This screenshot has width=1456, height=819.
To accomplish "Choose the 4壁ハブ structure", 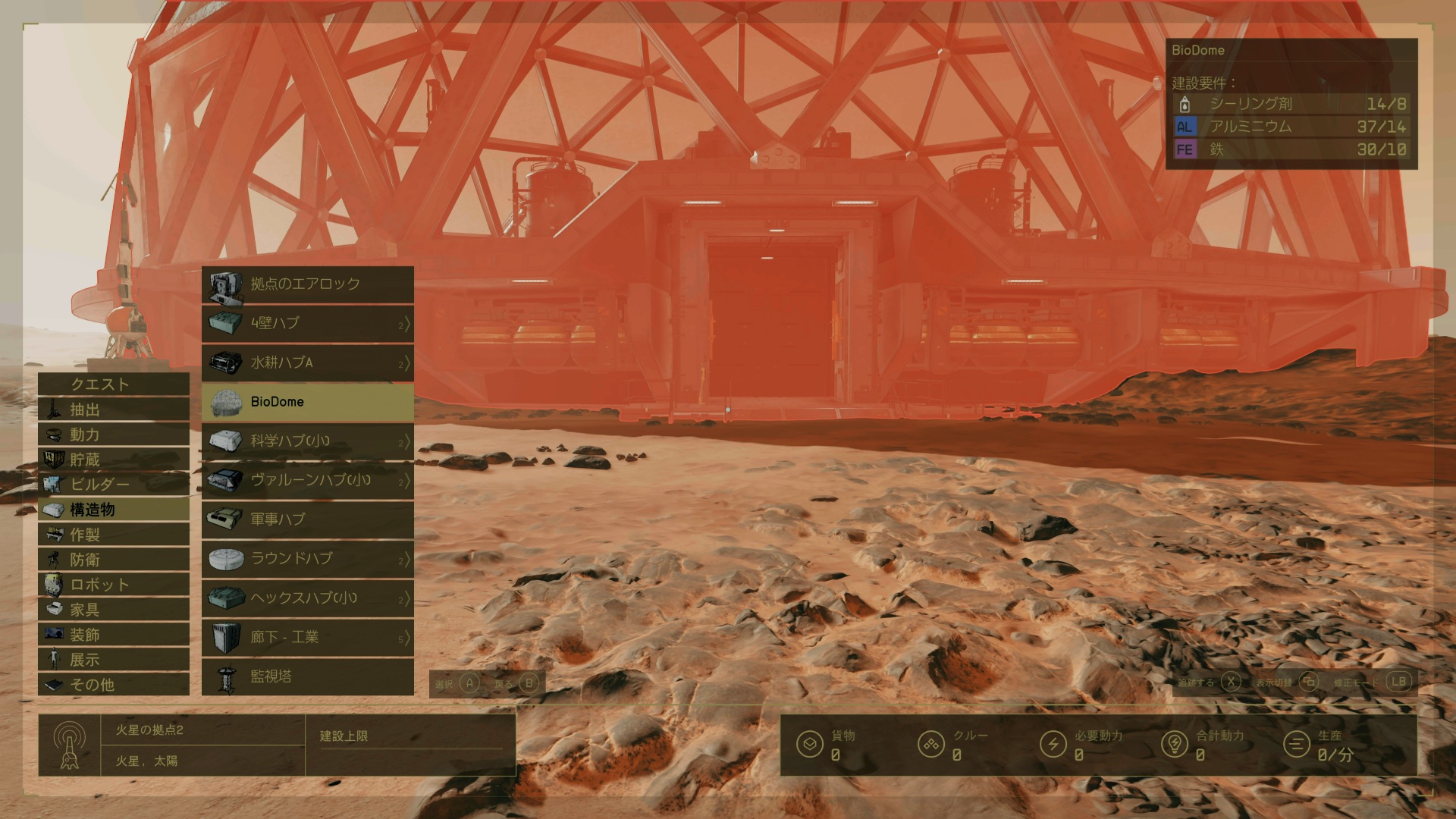I will 308,323.
